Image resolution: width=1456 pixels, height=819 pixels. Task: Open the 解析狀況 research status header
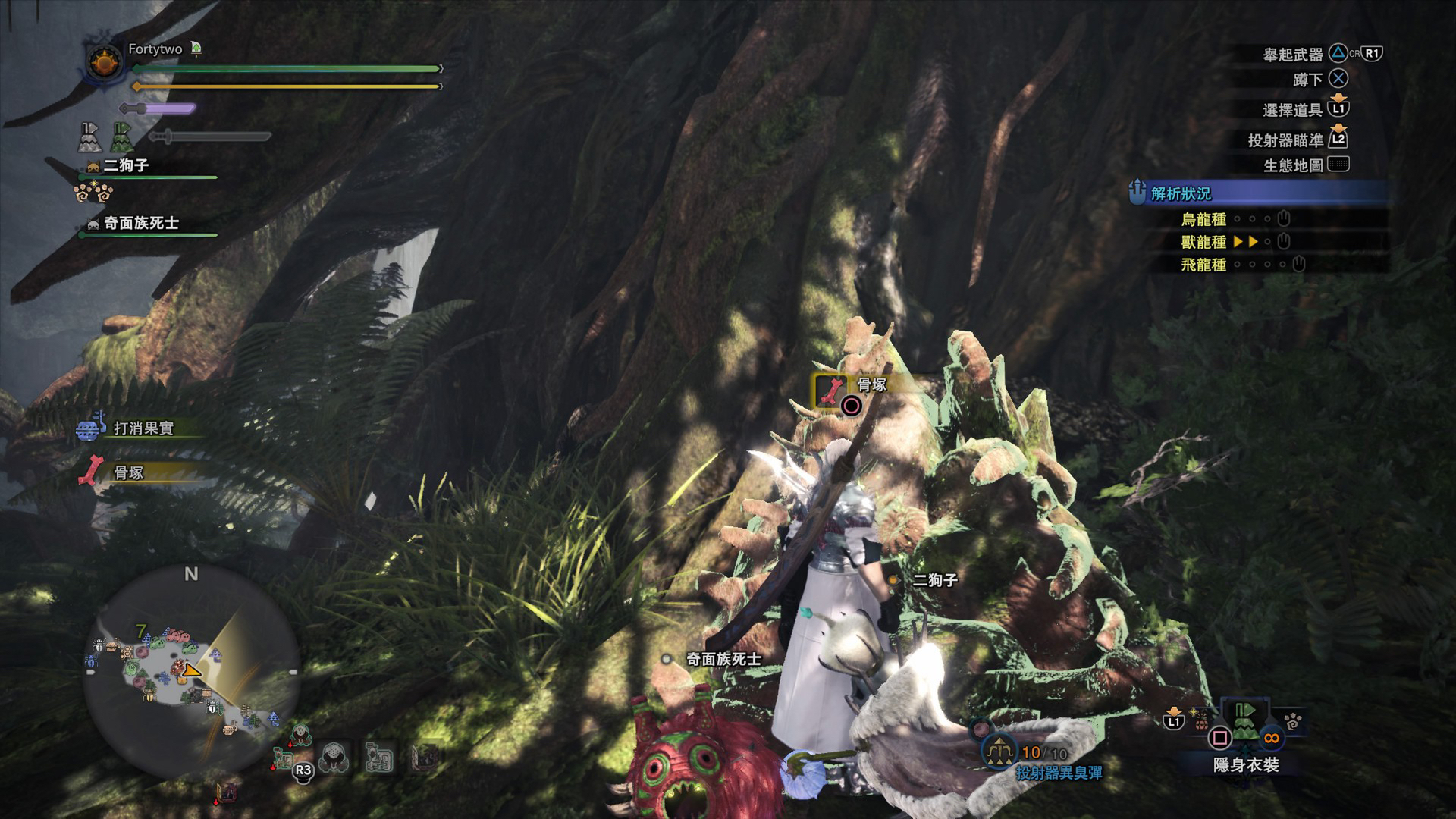[x=1181, y=193]
